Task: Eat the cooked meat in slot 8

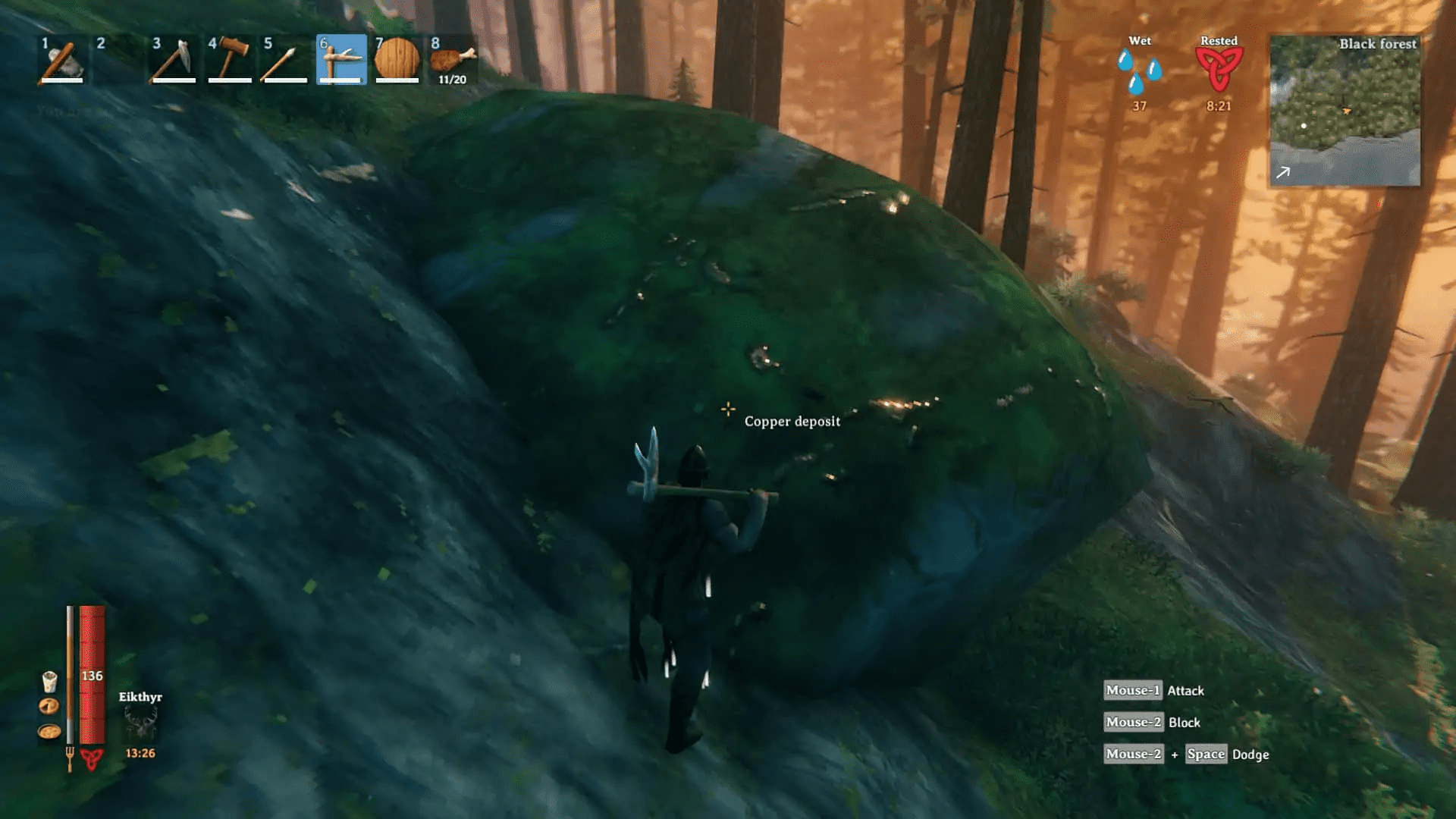Action: 451,59
